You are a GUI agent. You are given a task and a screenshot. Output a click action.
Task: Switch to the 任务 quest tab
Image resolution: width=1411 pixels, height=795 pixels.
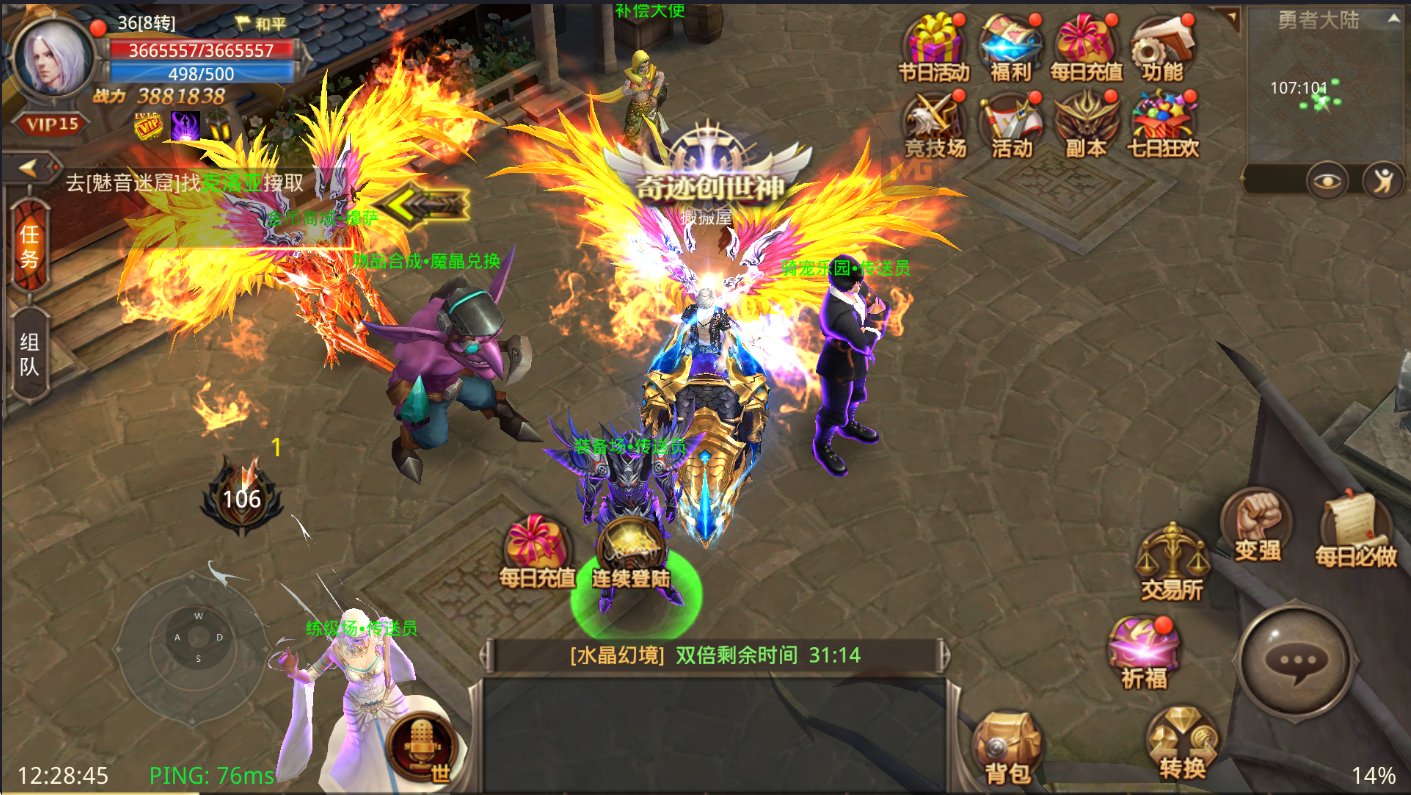30,247
